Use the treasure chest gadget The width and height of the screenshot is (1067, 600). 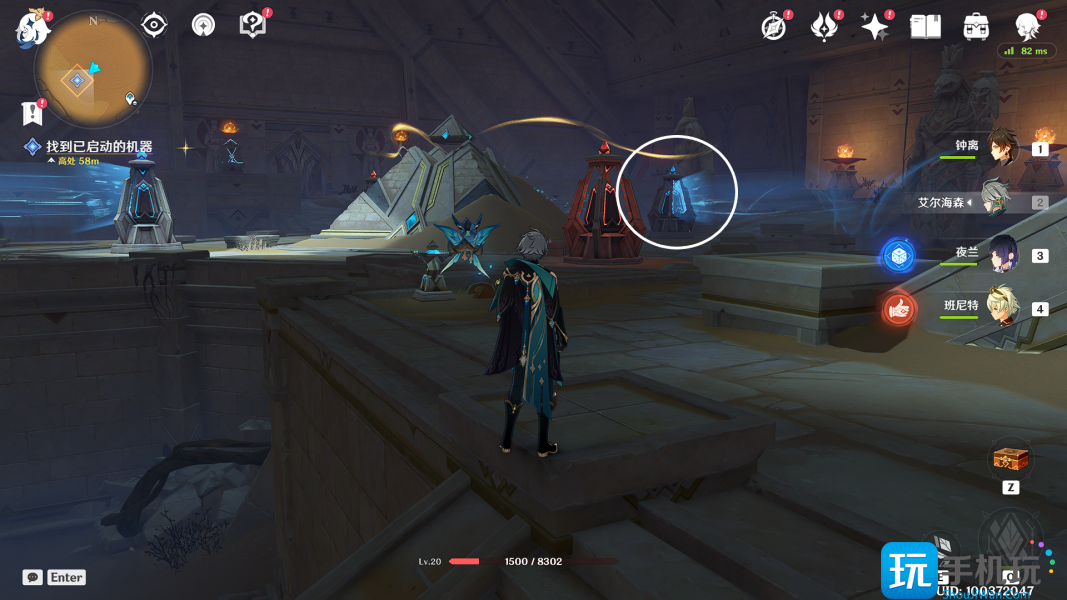(1008, 459)
